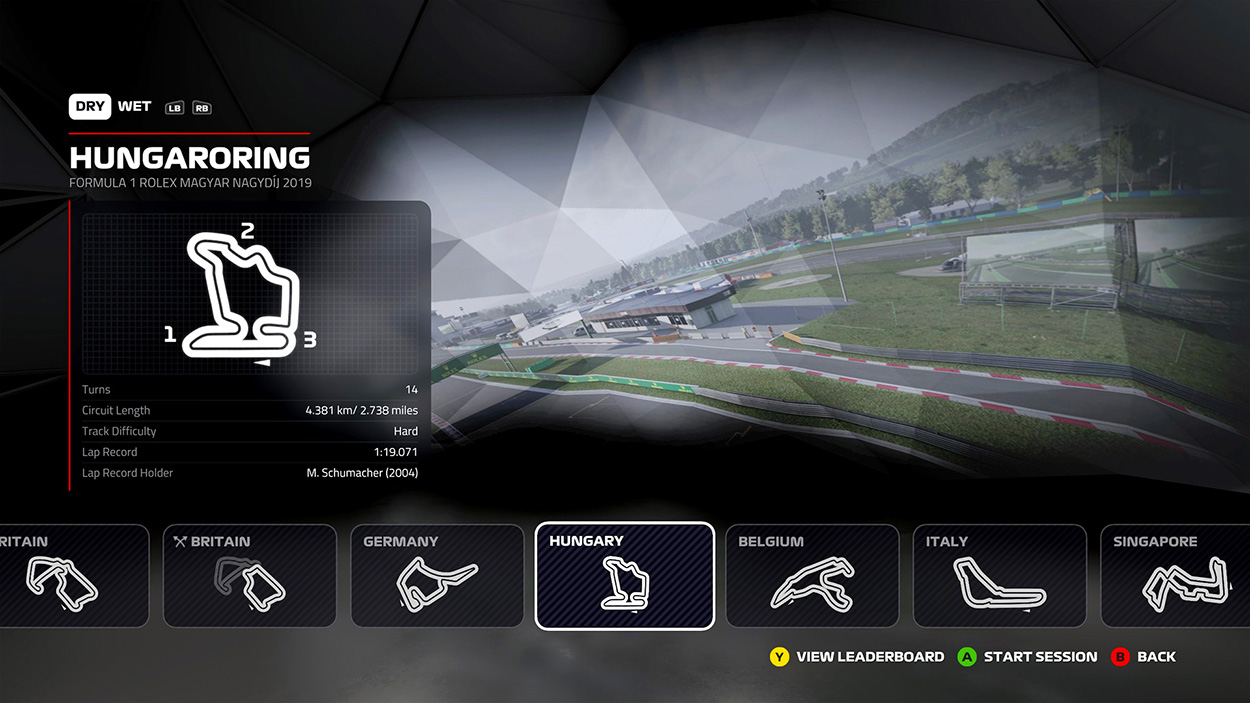
Task: Pick the Britain tile with crossed-tools icon
Action: point(249,576)
